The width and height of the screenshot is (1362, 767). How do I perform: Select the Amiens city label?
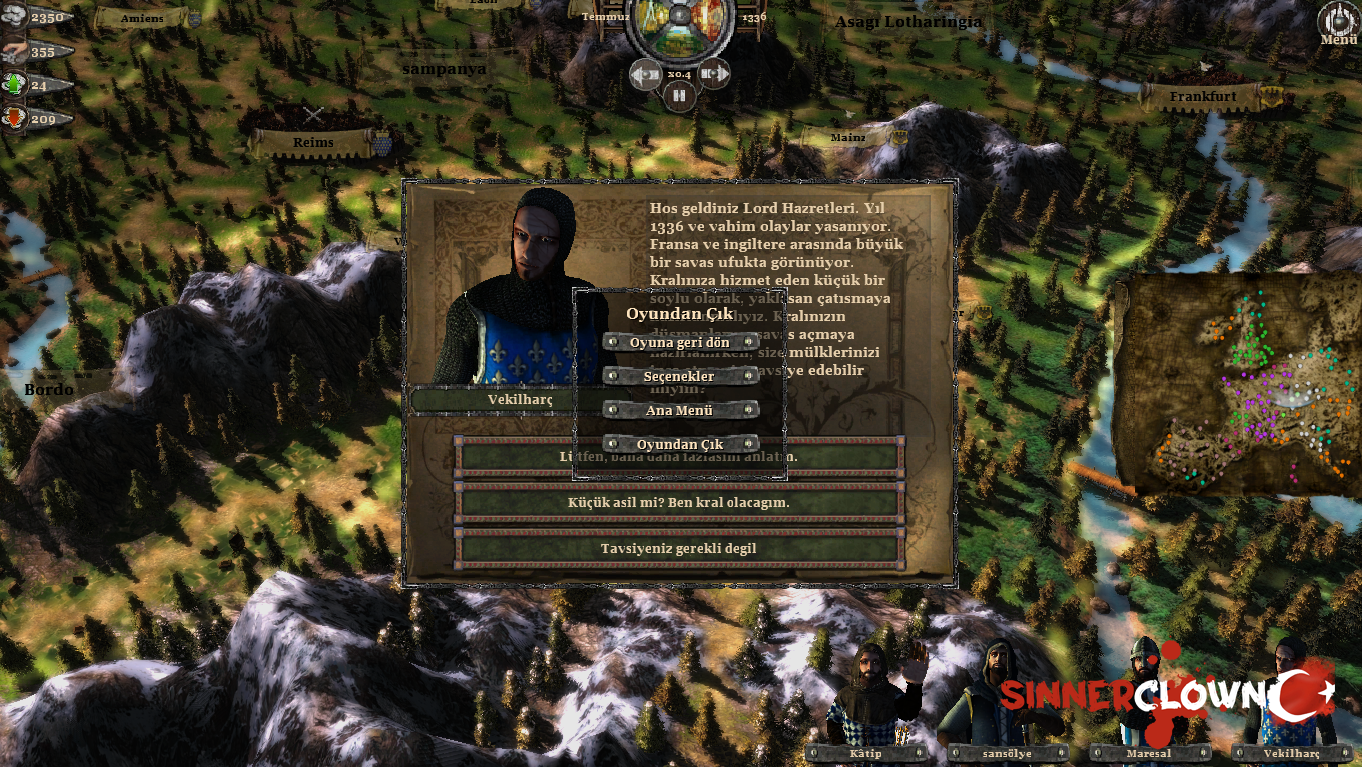pyautogui.click(x=142, y=18)
